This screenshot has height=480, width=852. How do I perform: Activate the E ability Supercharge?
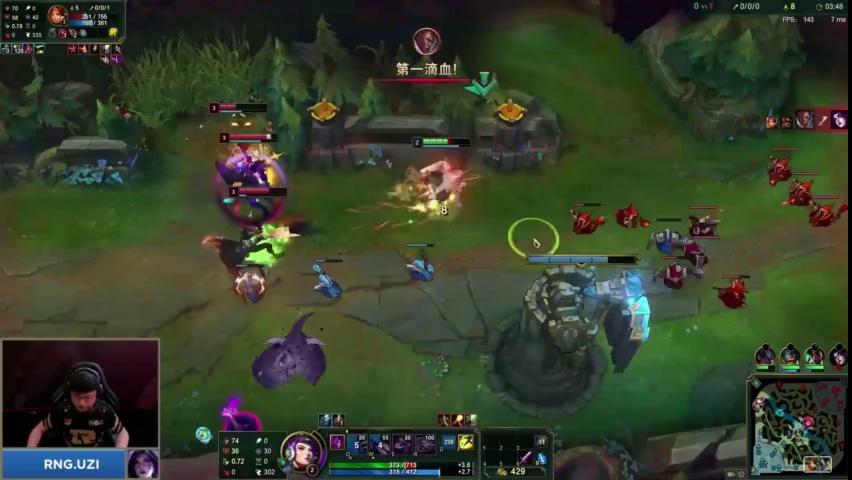403,443
